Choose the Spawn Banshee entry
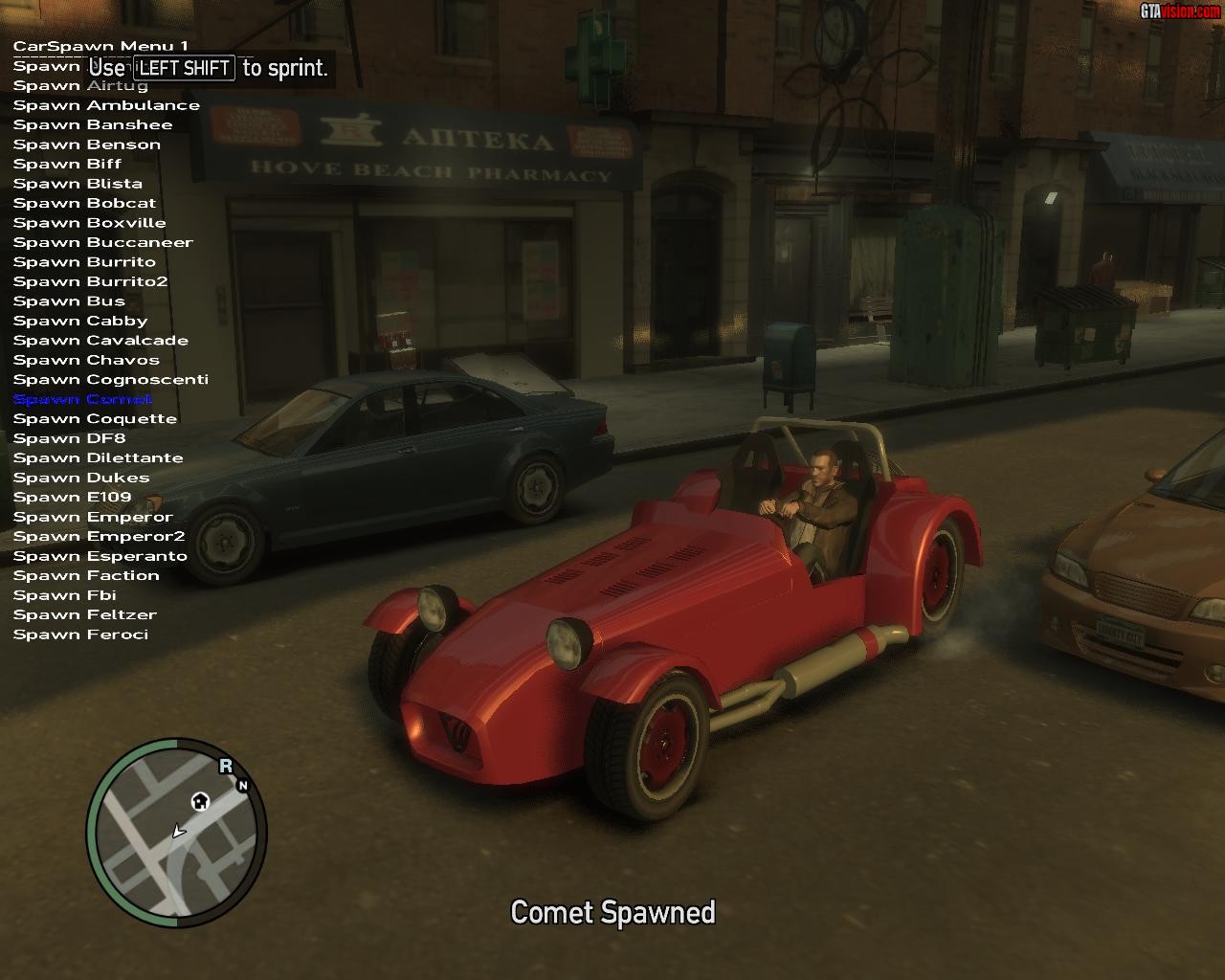This screenshot has height=980, width=1225. pos(93,125)
